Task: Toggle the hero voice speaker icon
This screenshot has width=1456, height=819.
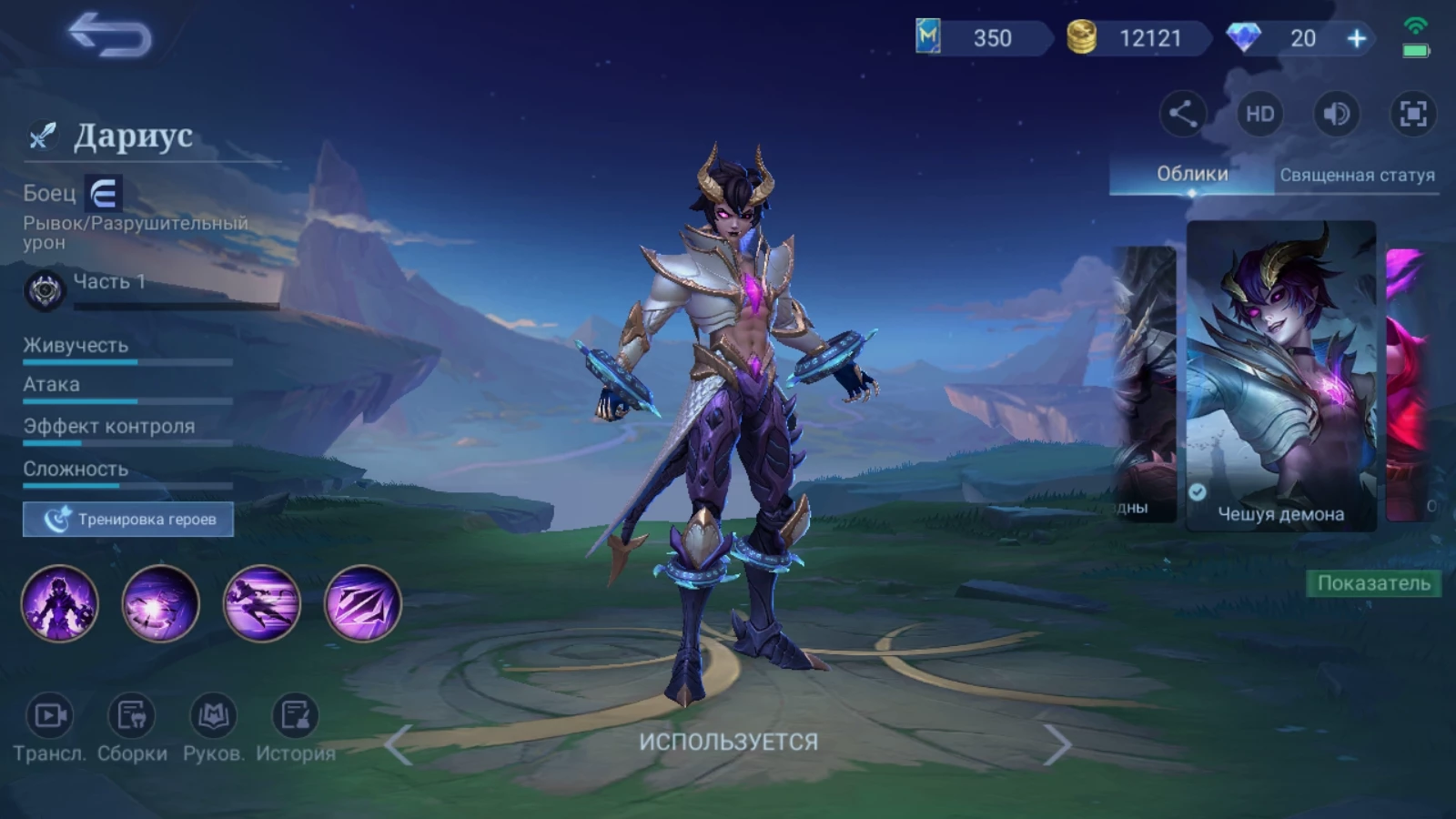Action: tap(1336, 114)
